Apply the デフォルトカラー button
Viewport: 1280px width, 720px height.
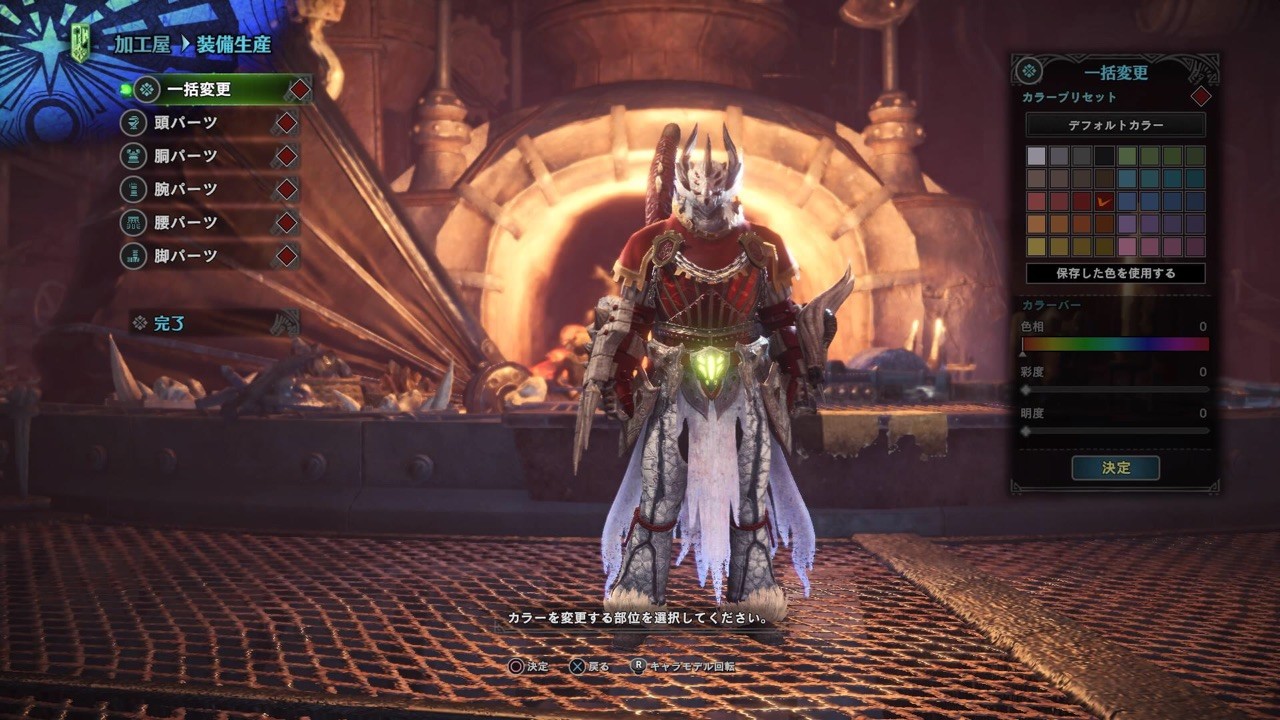(1115, 126)
